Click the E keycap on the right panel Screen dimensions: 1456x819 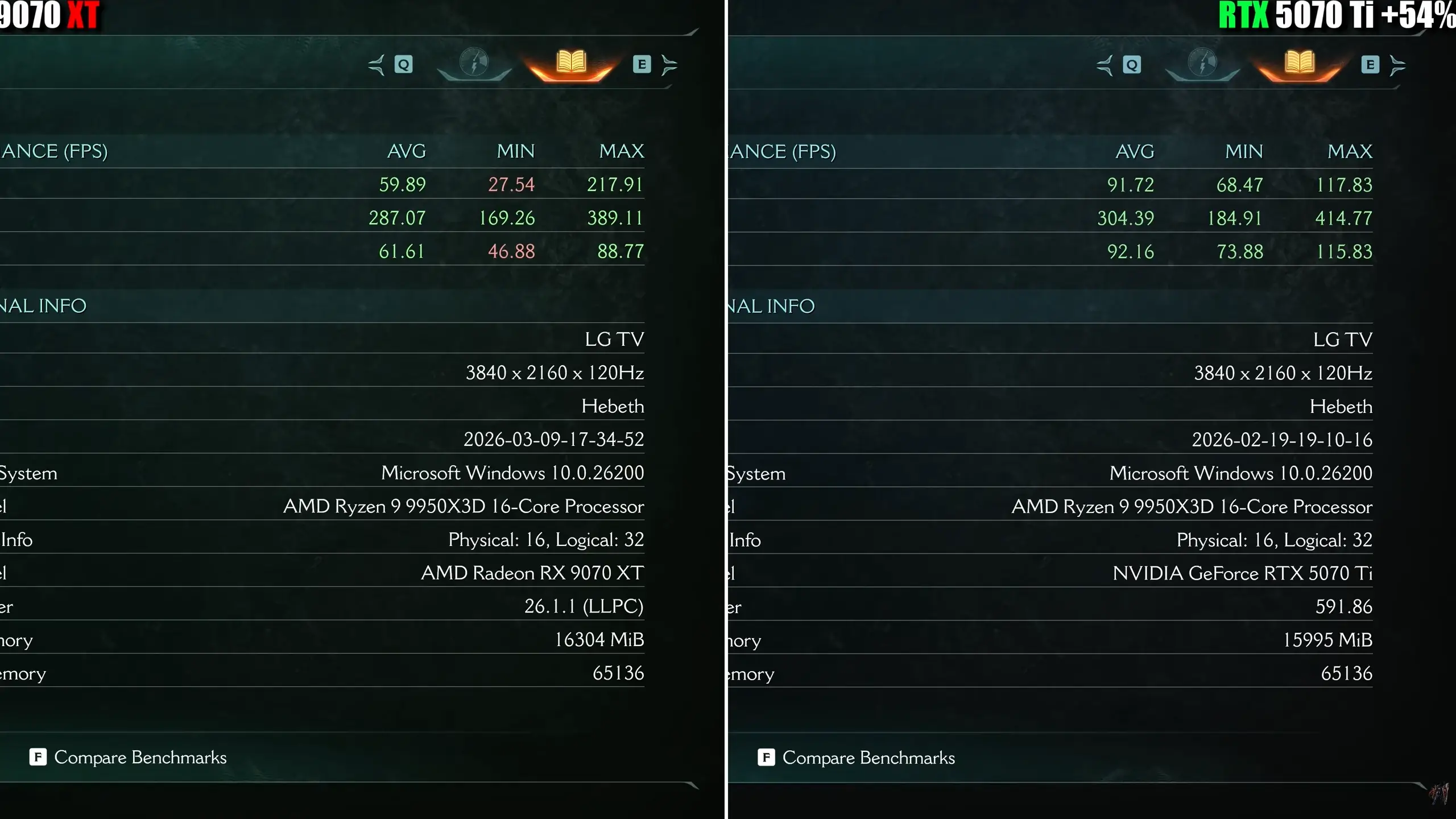(1370, 64)
